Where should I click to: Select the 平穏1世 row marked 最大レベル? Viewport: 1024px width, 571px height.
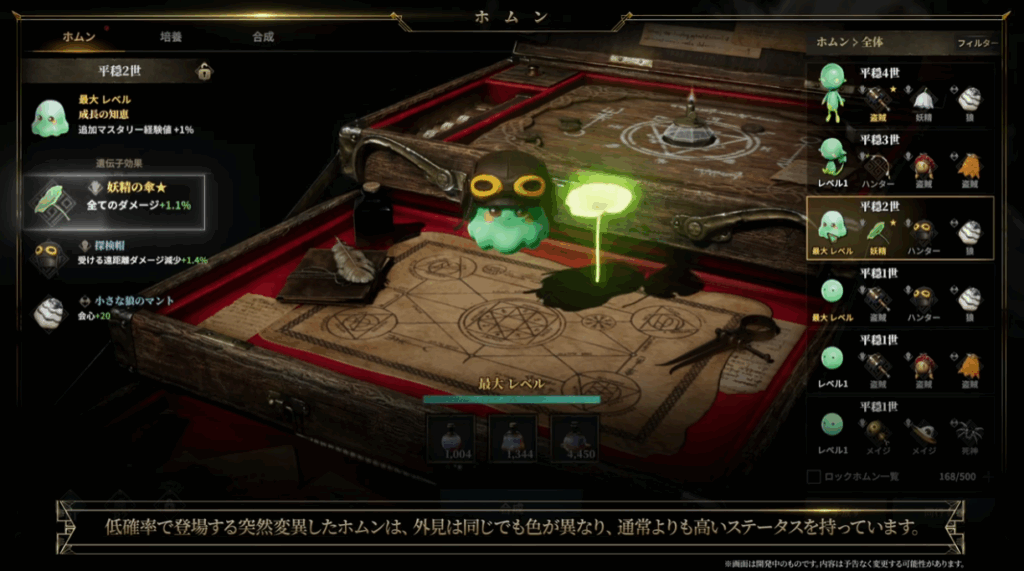click(x=902, y=294)
